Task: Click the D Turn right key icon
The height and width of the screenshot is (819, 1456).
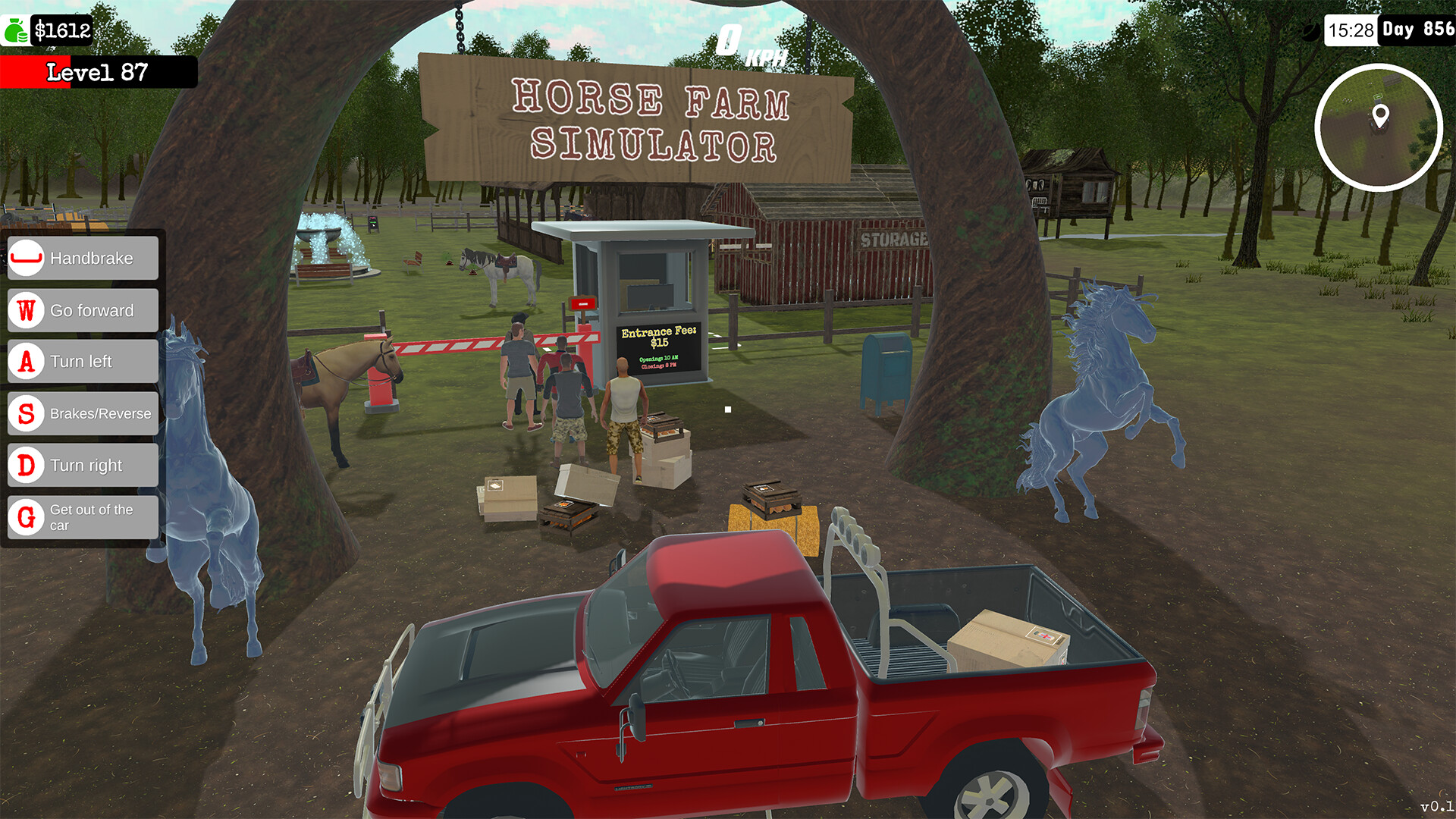Action: 26,465
